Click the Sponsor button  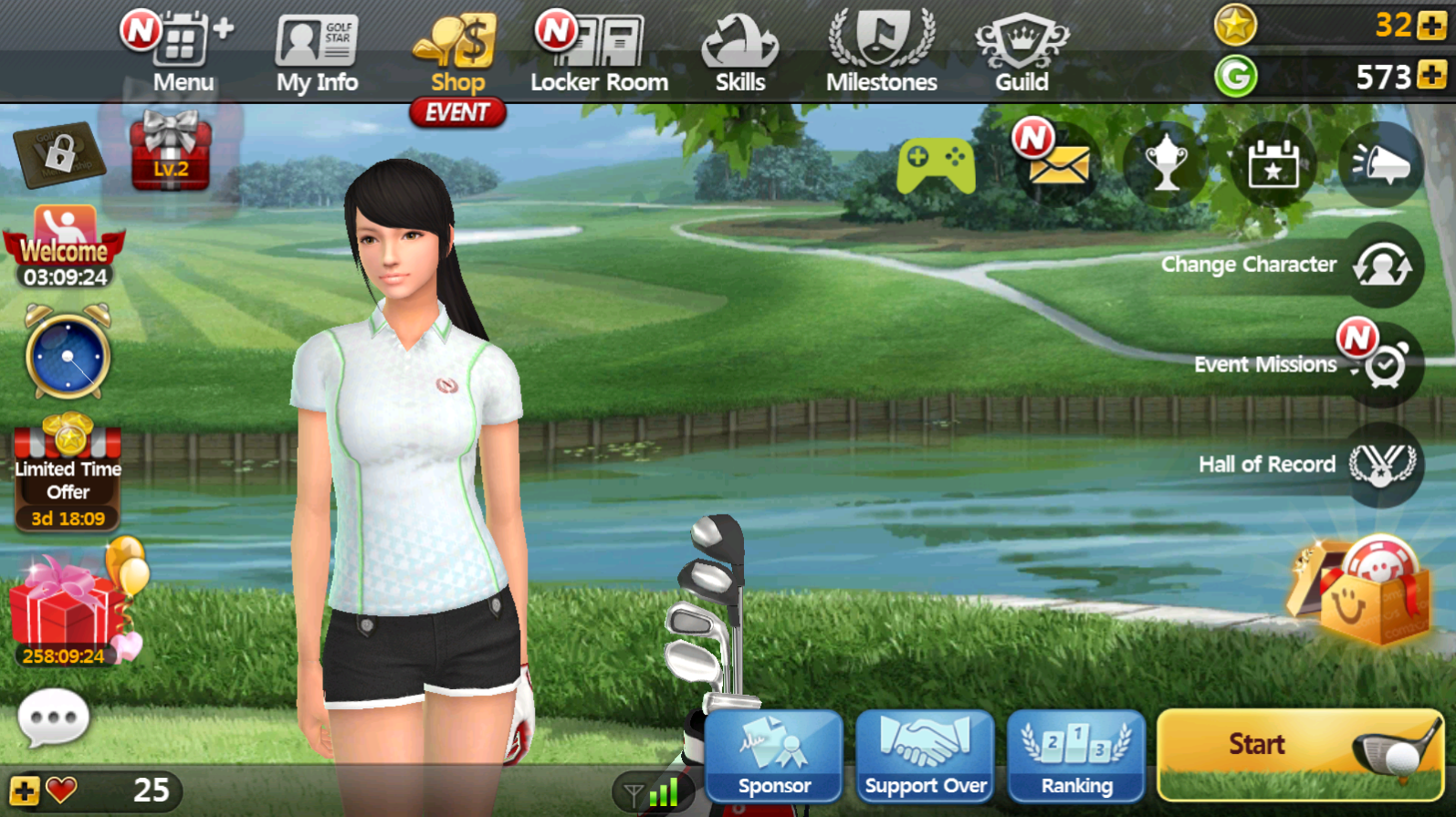[773, 756]
